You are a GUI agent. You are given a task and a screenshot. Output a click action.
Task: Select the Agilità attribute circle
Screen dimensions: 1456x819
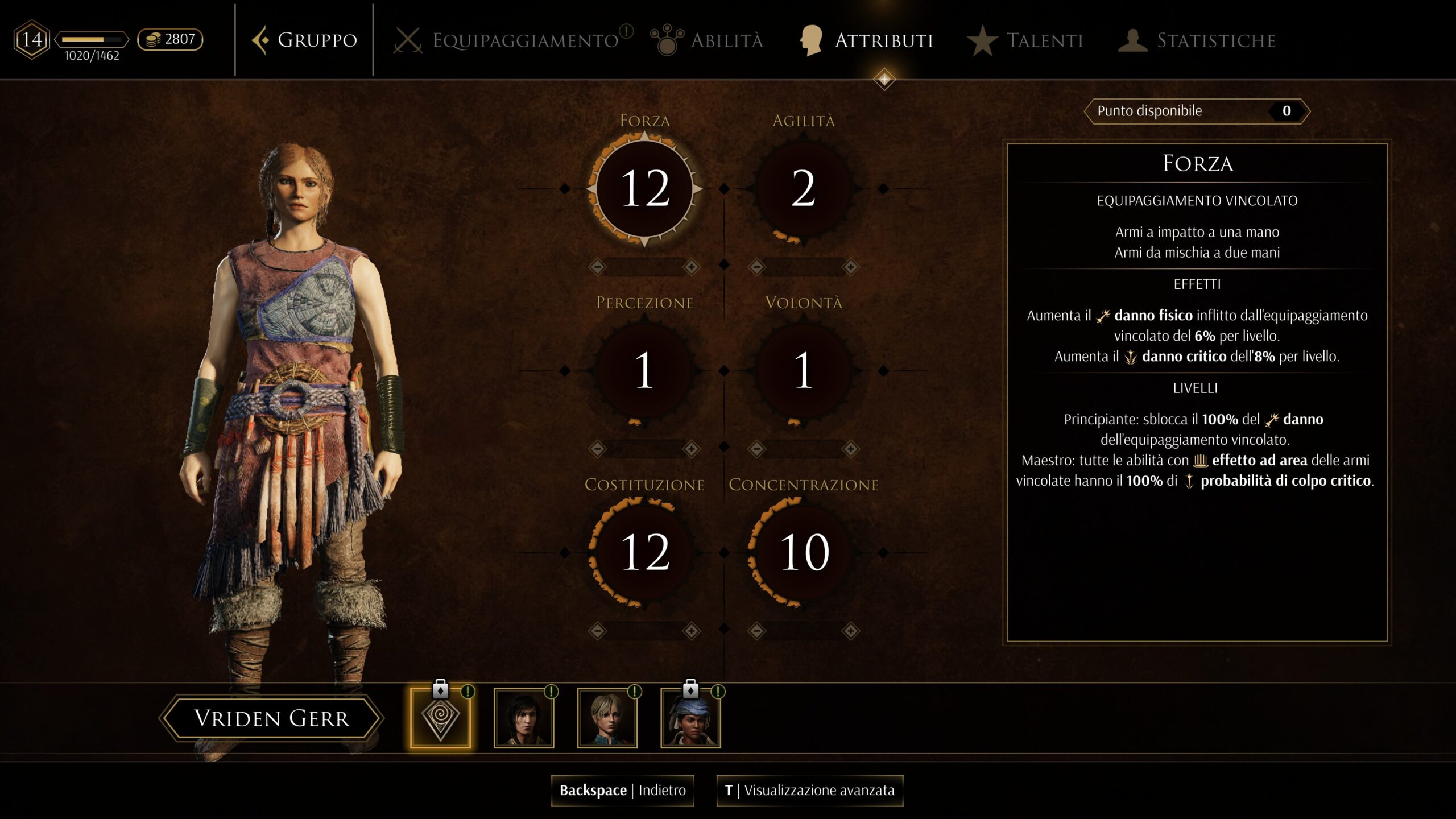803,188
